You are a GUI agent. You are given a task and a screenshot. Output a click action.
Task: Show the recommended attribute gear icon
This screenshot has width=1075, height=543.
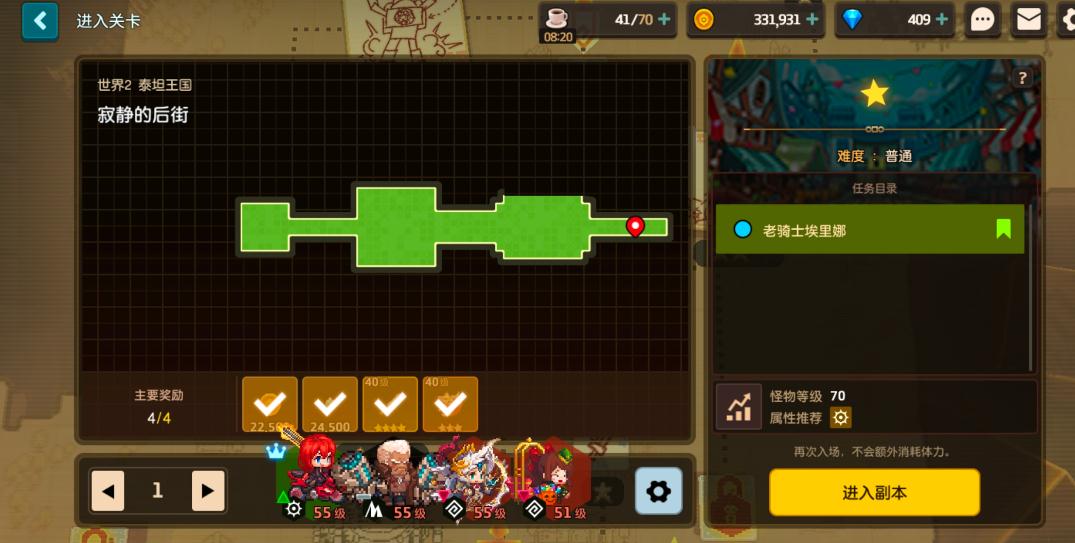click(x=841, y=418)
